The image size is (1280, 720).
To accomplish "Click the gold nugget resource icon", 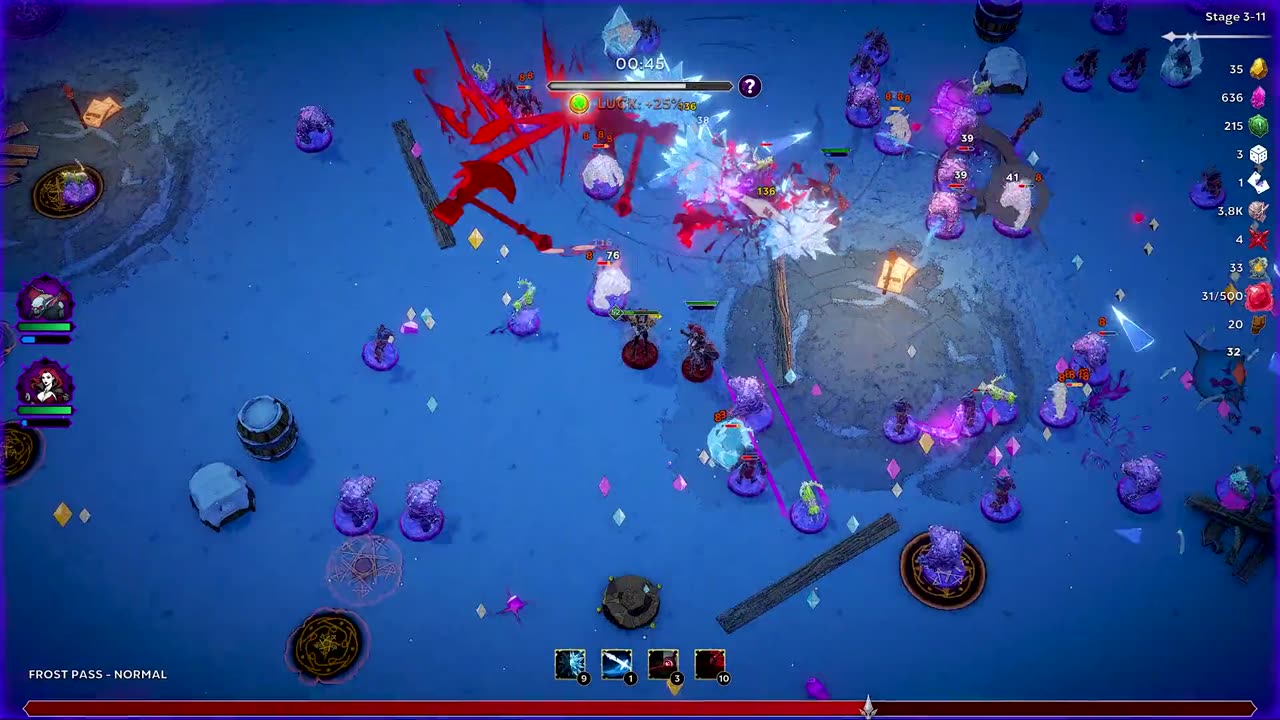I will tap(1258, 68).
